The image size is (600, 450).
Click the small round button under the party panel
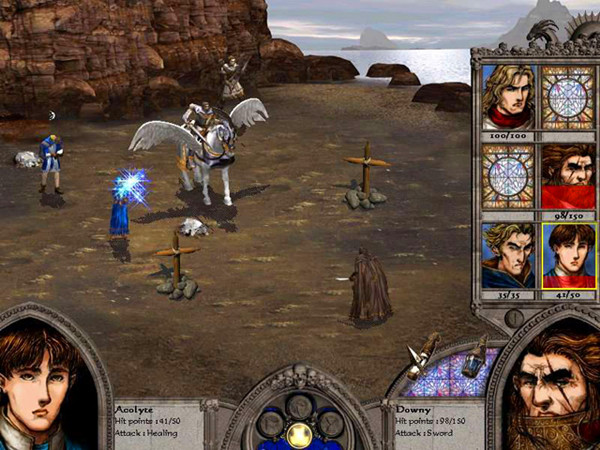coord(515,318)
